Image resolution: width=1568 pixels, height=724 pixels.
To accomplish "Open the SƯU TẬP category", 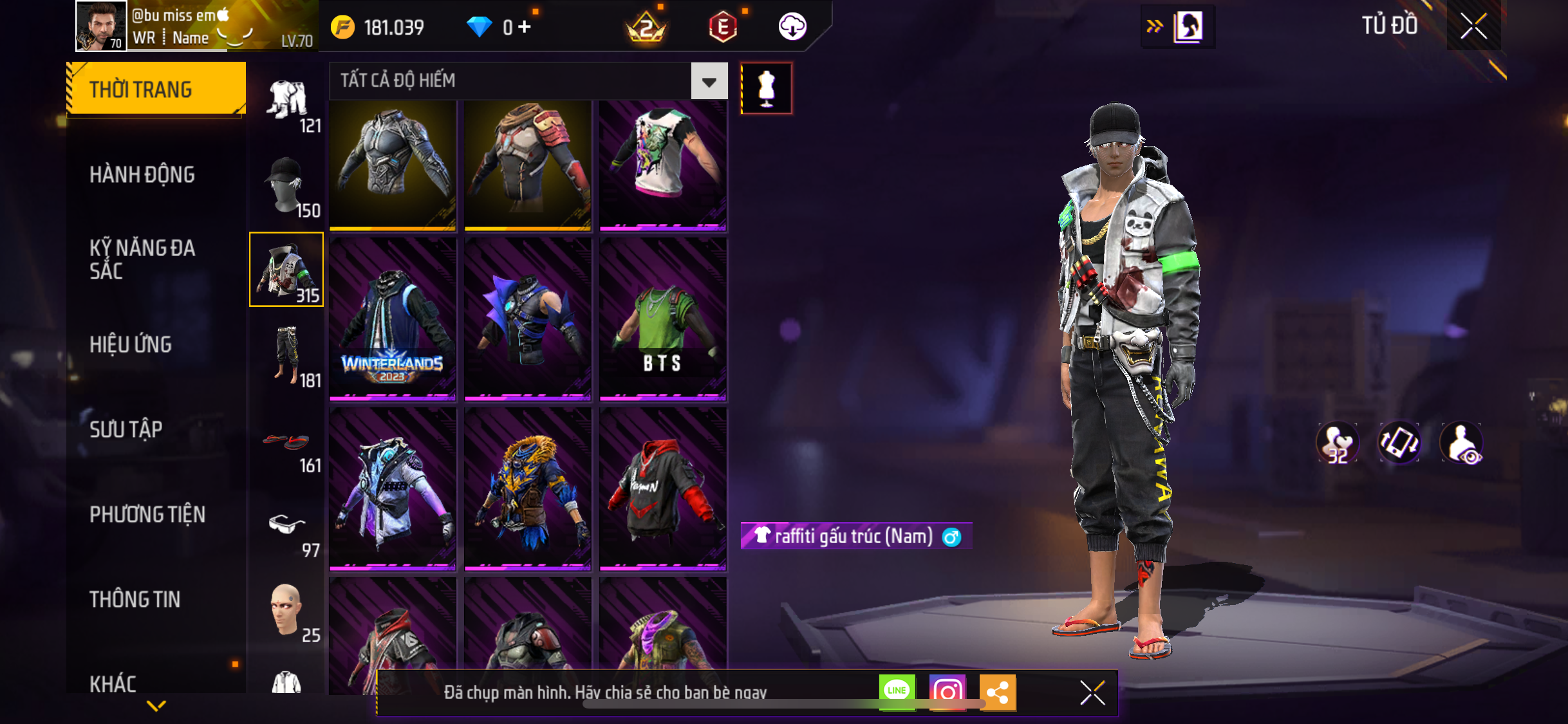I will tap(126, 429).
